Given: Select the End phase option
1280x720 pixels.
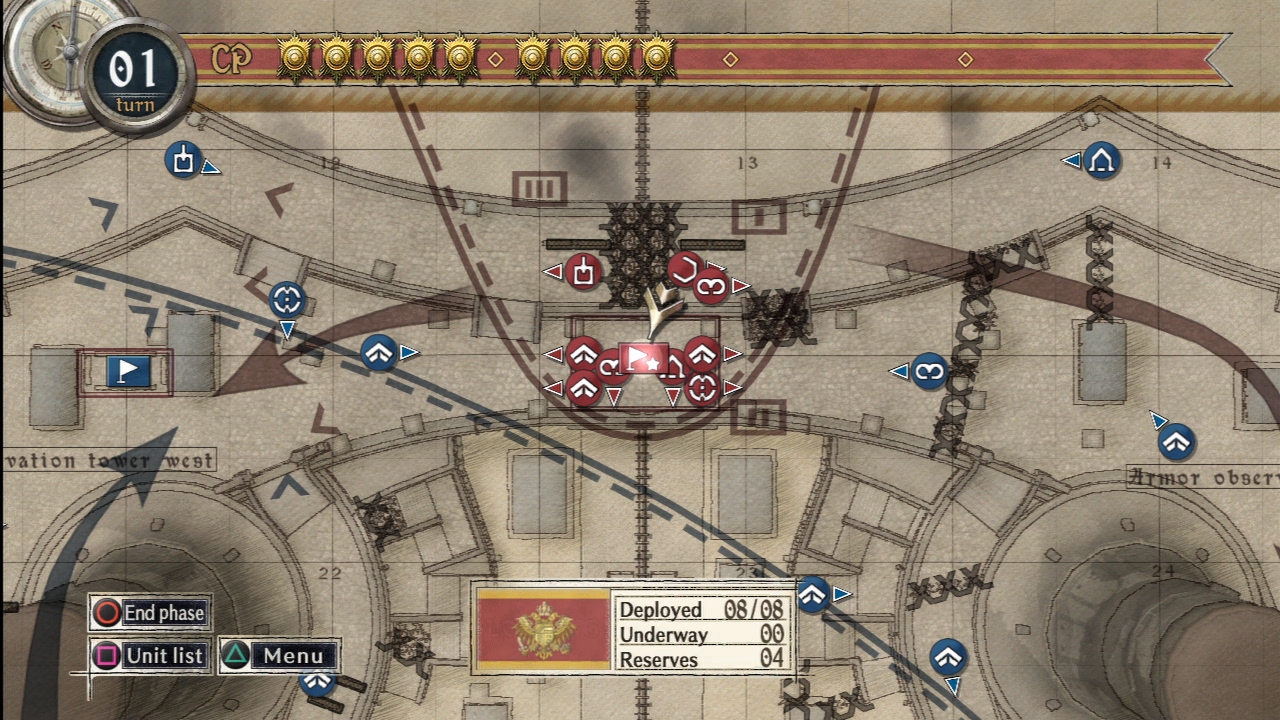Looking at the screenshot, I should pos(151,613).
